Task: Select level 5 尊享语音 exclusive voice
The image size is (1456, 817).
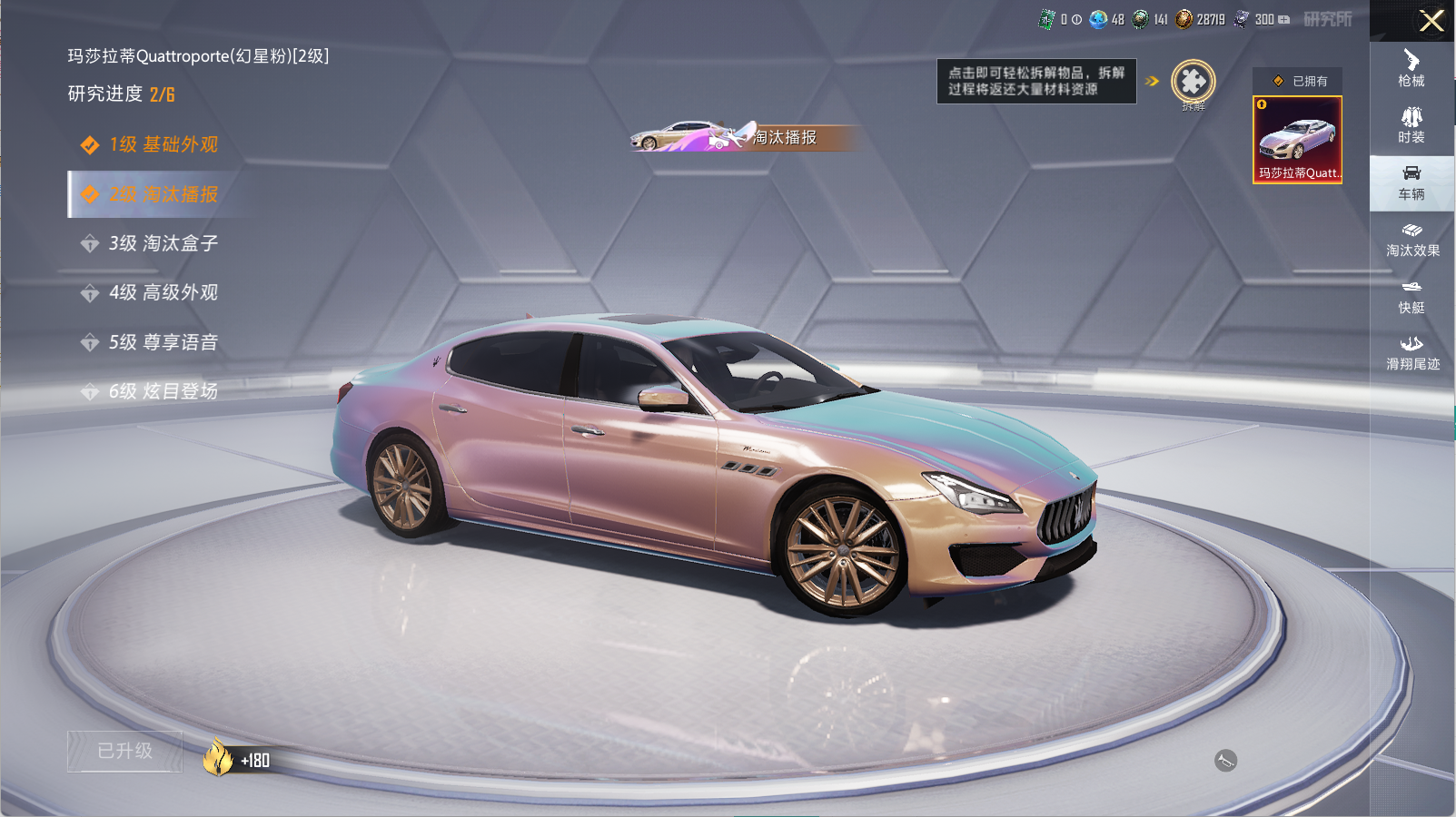Action: (163, 342)
